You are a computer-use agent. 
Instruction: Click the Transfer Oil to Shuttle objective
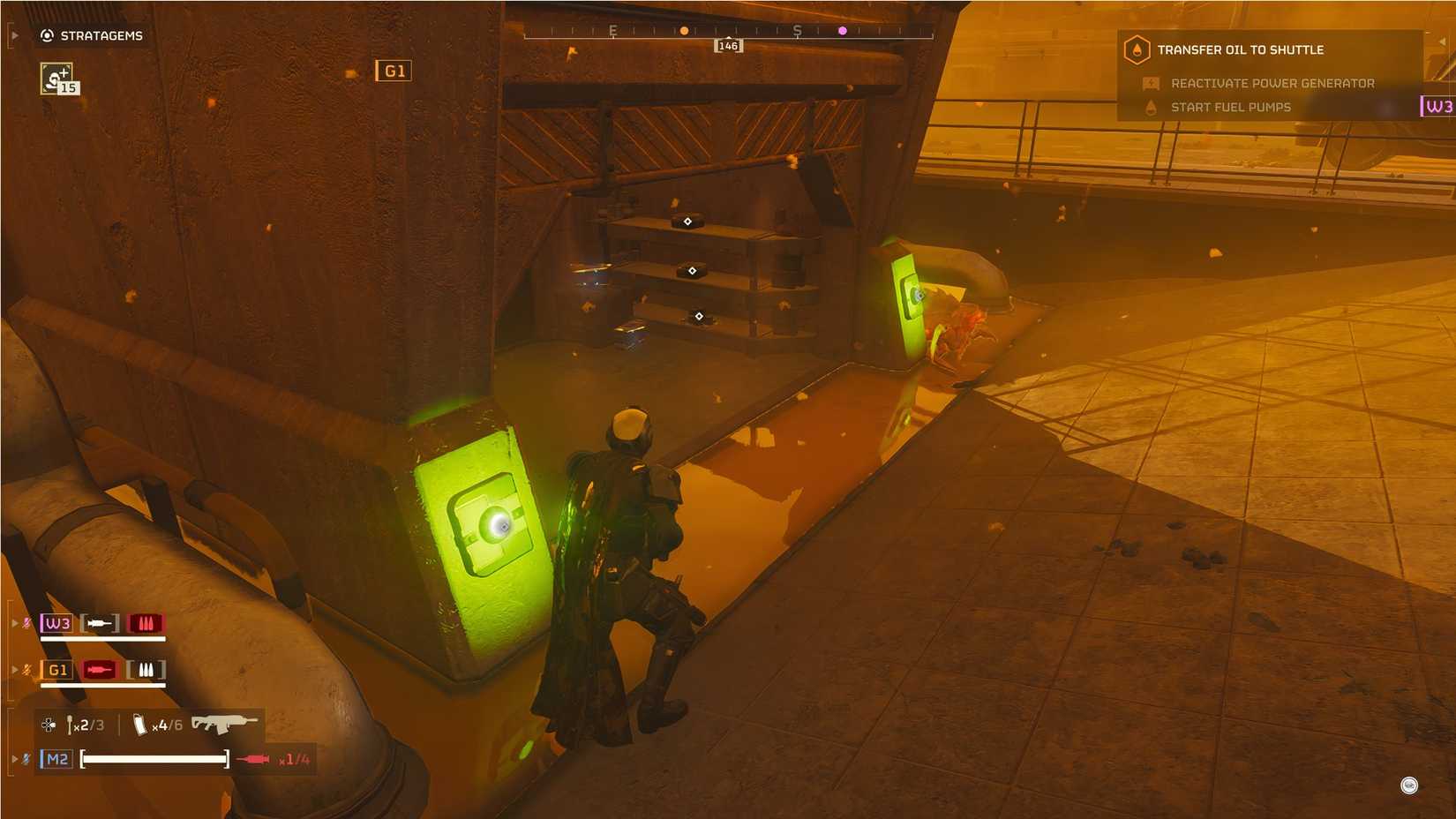coord(1239,50)
